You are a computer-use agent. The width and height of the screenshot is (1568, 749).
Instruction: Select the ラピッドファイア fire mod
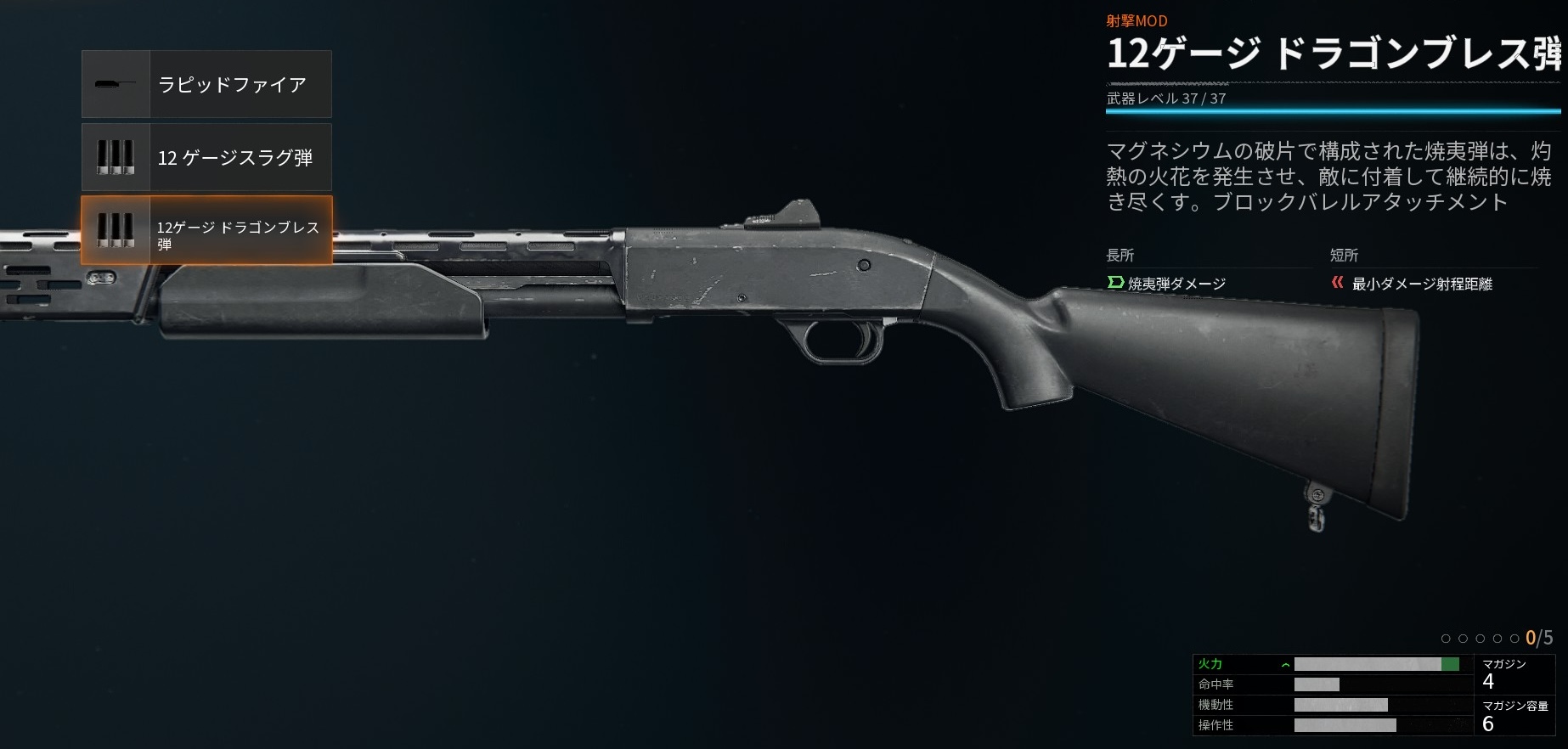[206, 84]
